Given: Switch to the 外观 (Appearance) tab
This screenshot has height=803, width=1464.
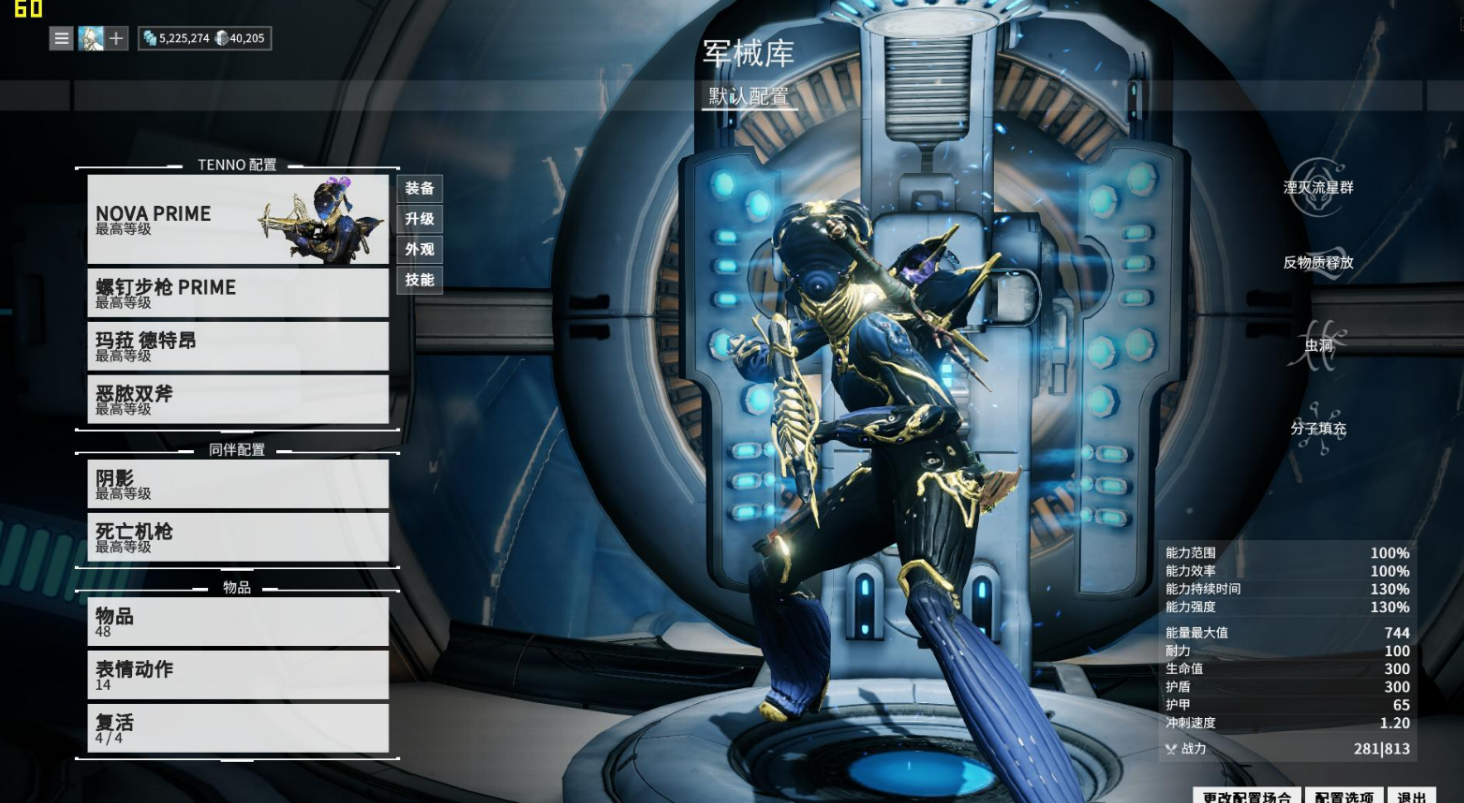Looking at the screenshot, I should click(x=420, y=249).
